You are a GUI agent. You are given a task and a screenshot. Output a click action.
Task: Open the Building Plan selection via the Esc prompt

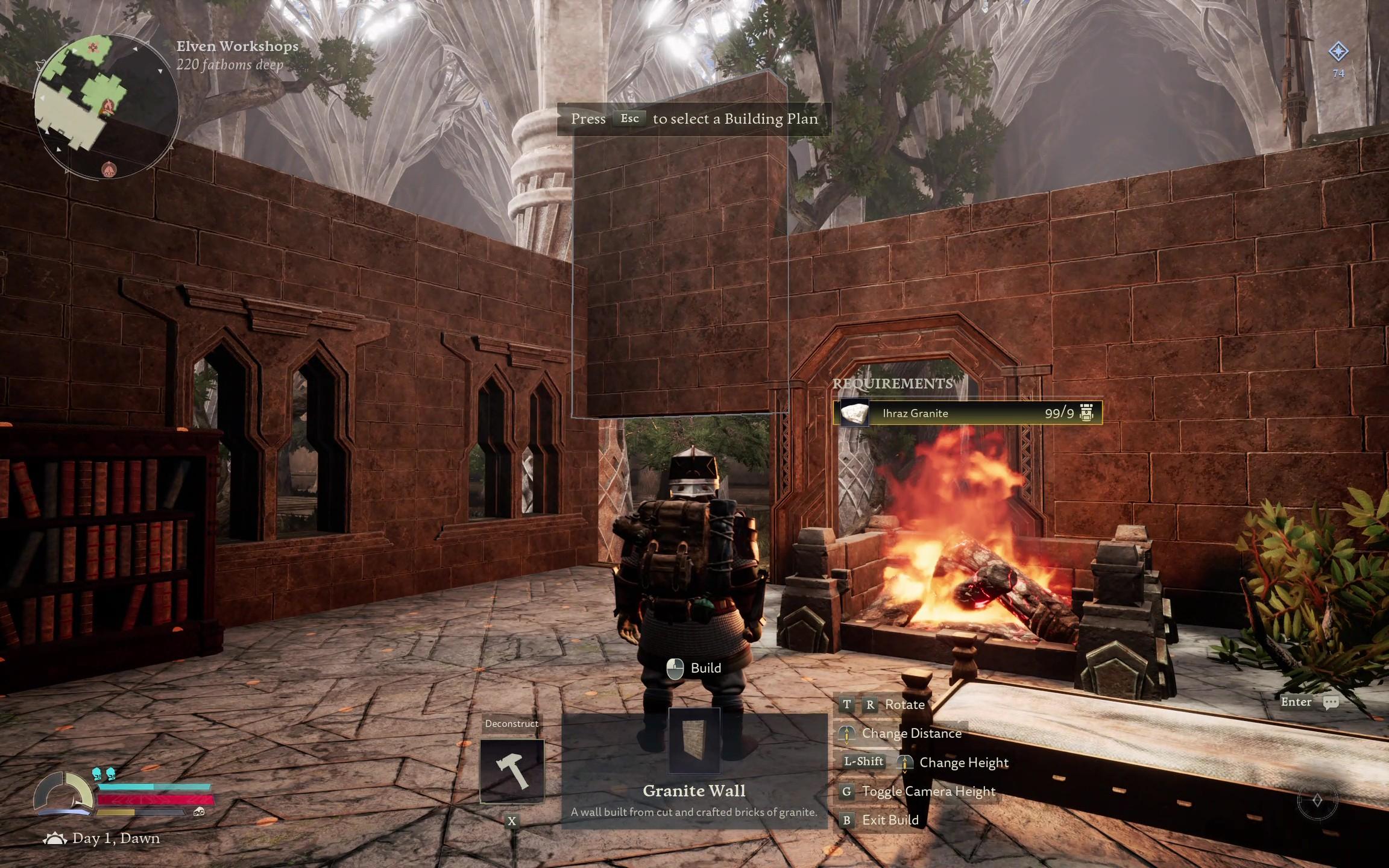pyautogui.click(x=629, y=119)
